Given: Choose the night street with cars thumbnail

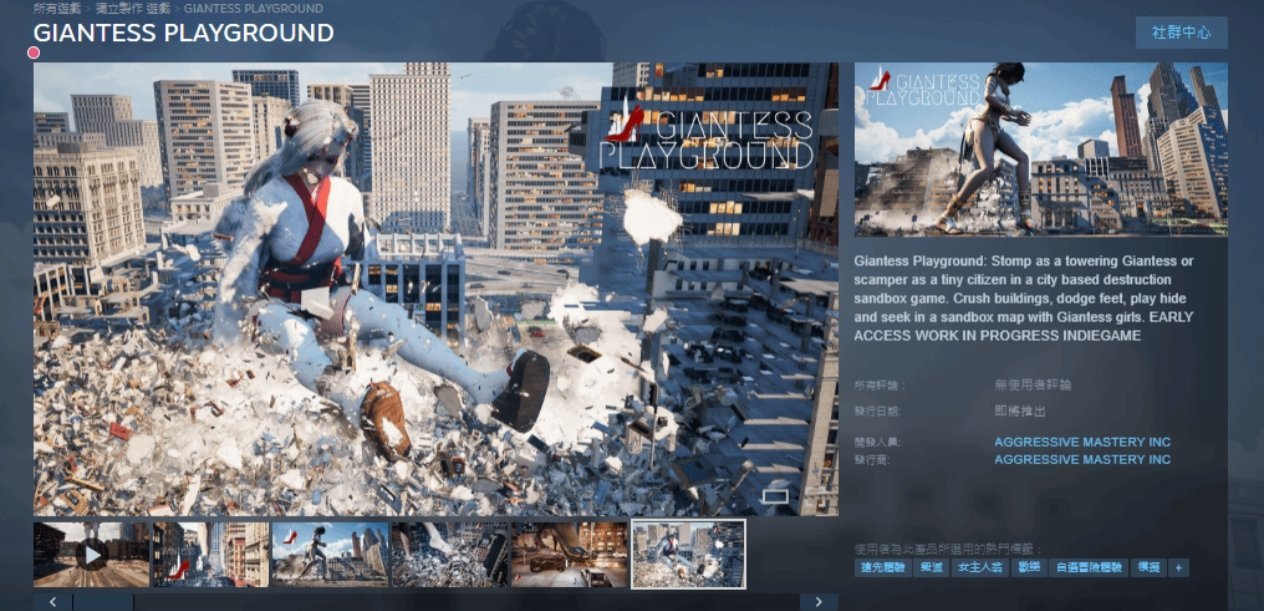Looking at the screenshot, I should point(569,553).
